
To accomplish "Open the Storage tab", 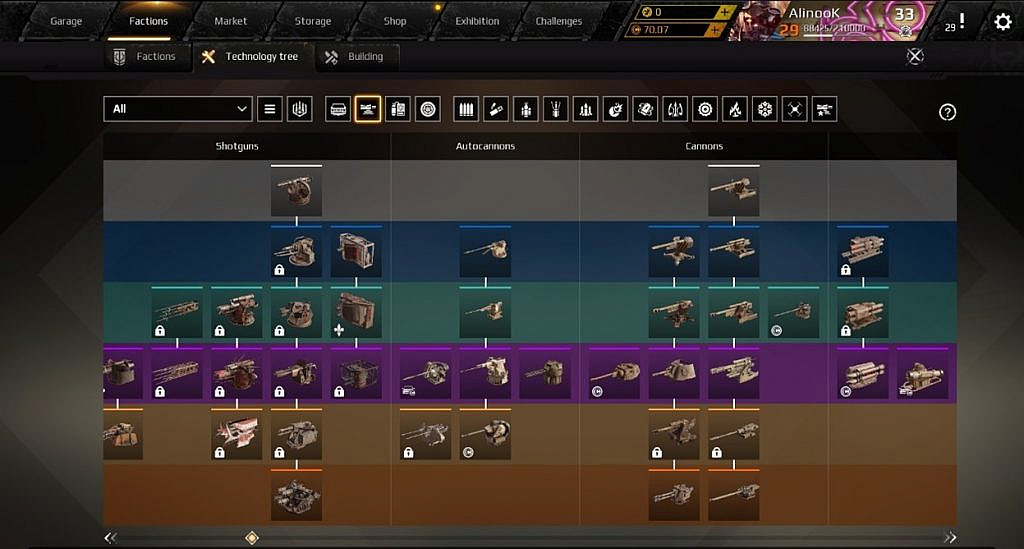I will coord(312,21).
